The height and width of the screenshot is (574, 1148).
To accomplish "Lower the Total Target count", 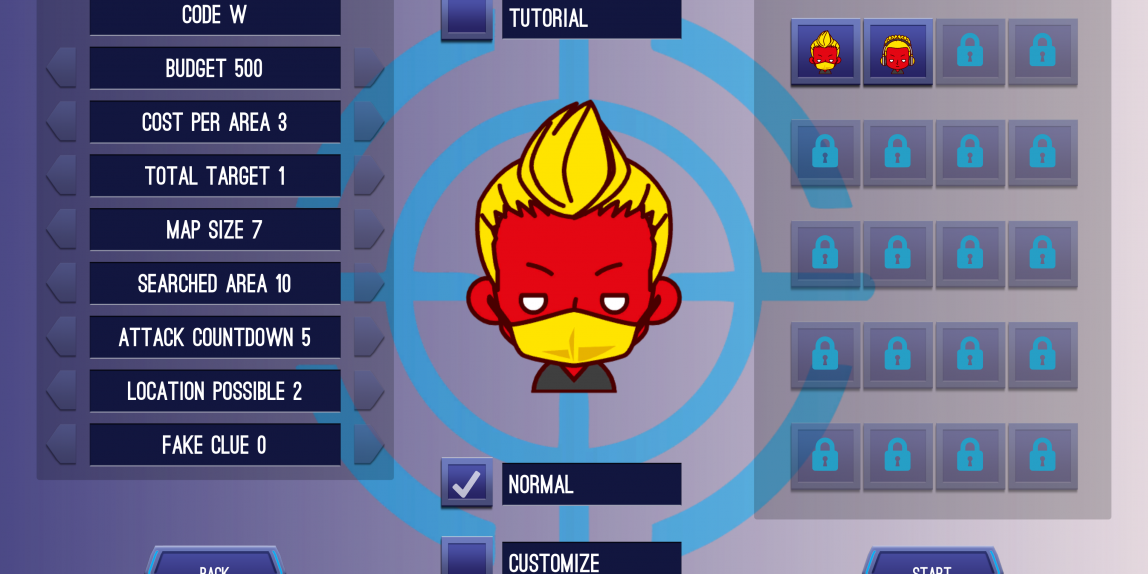I will 62,176.
